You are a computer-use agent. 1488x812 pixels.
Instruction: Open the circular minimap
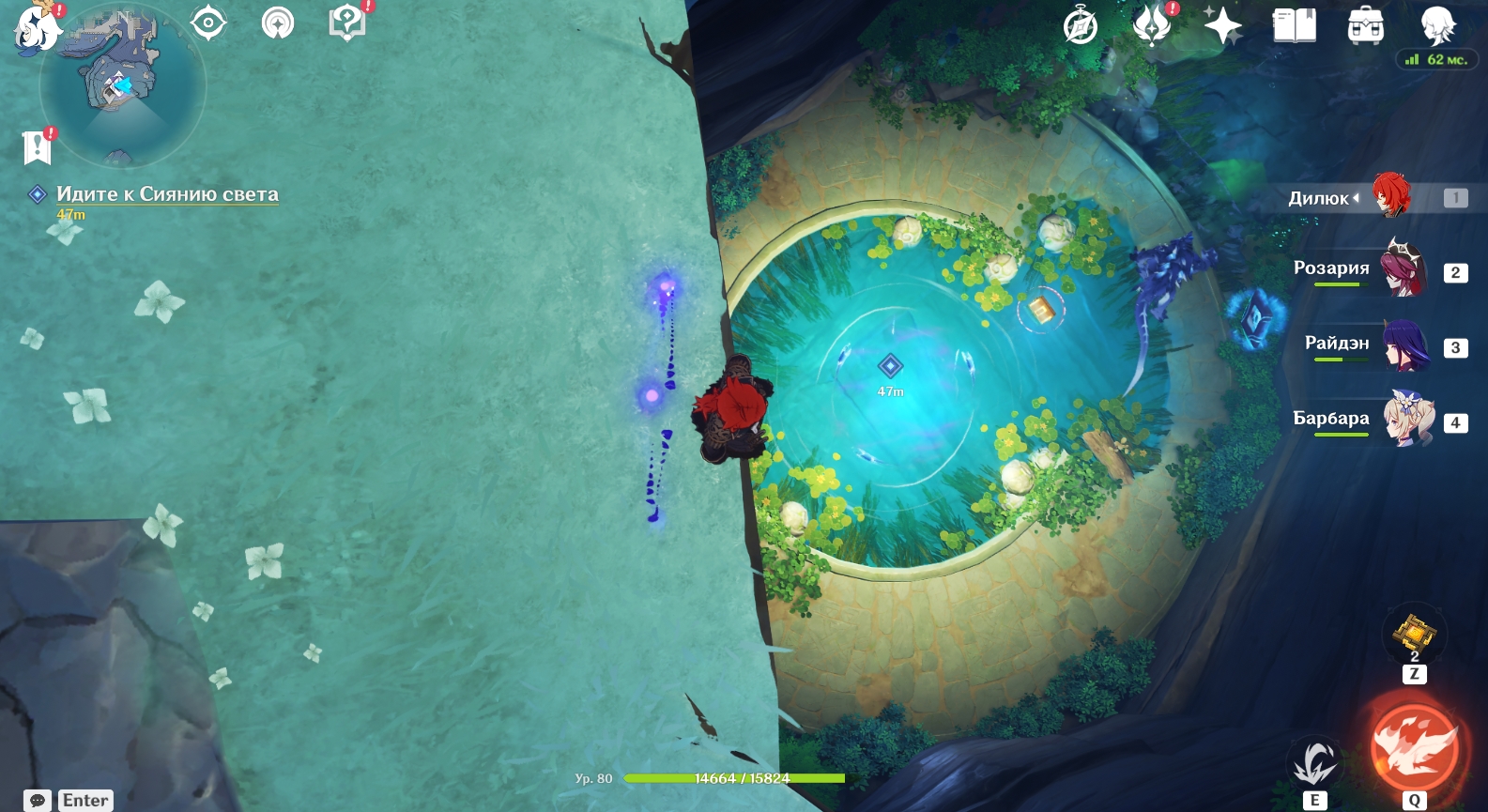(x=122, y=86)
